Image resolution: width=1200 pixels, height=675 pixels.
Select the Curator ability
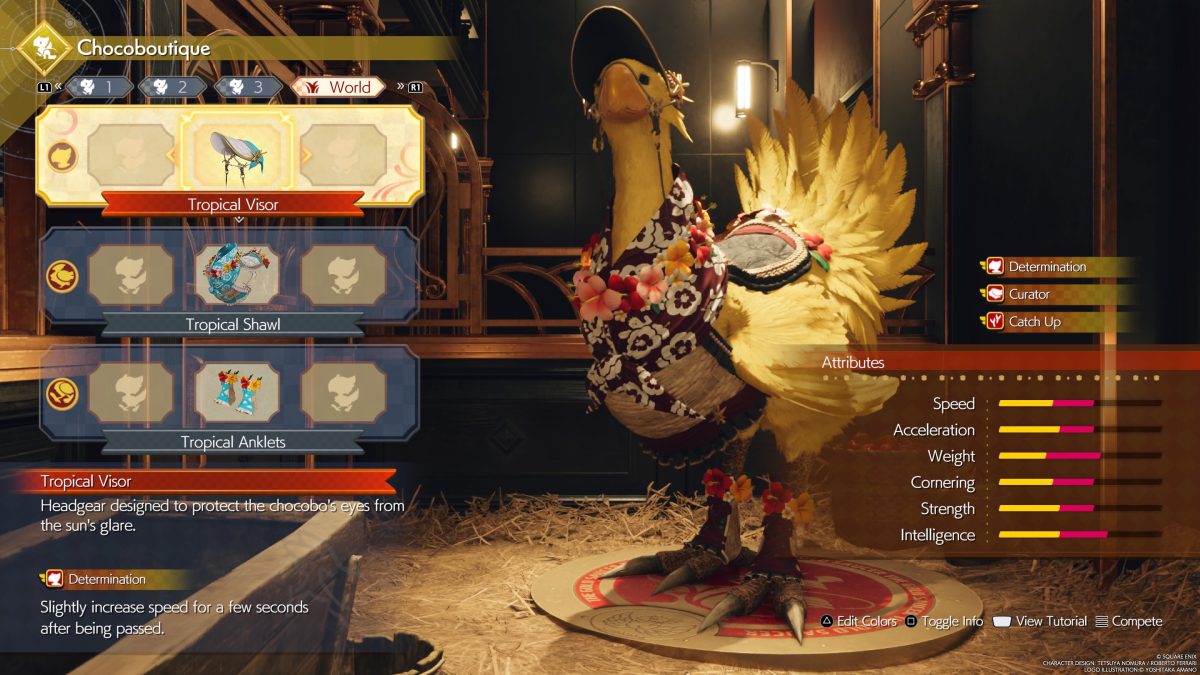pos(1028,294)
